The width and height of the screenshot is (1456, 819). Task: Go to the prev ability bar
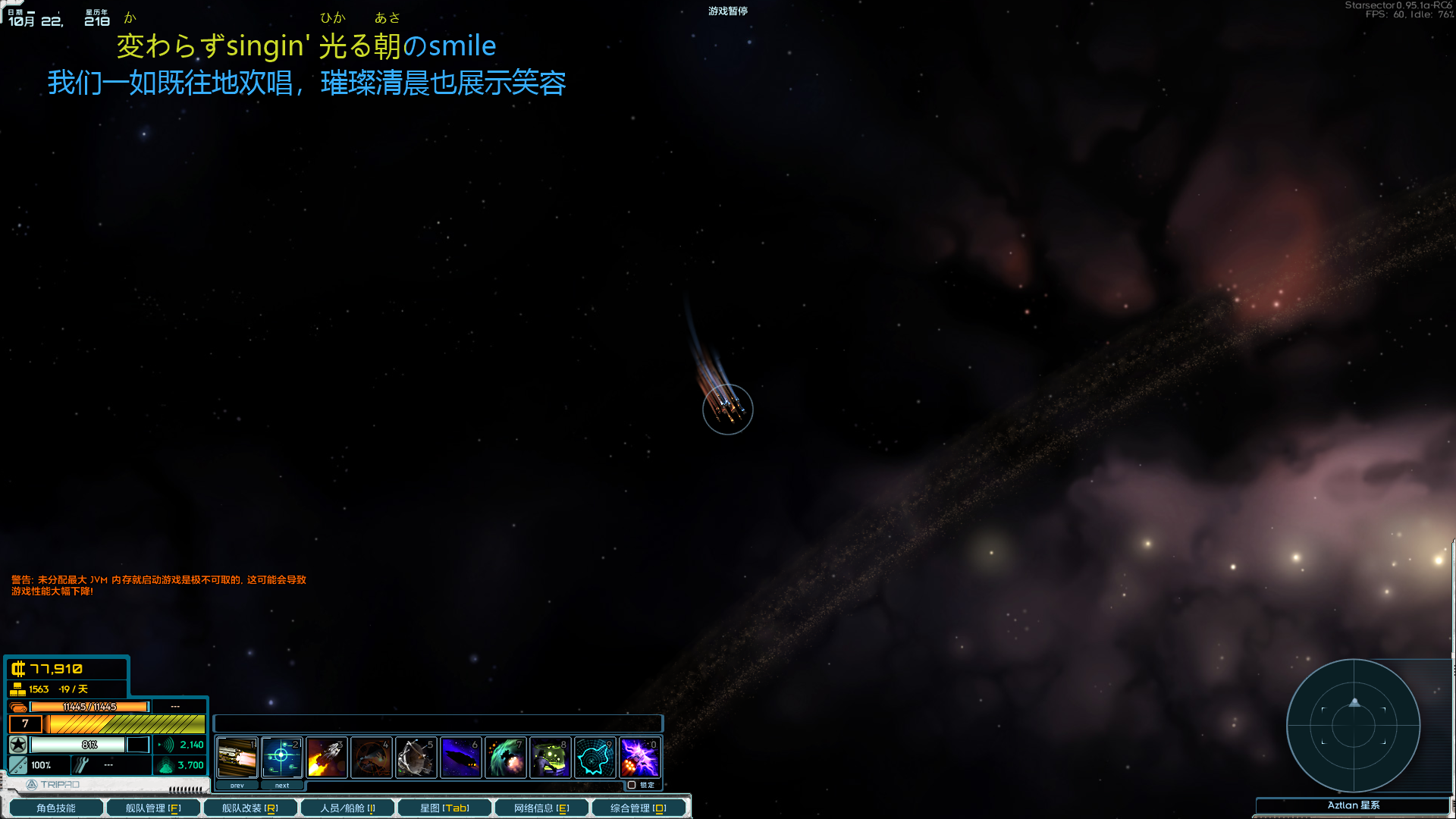tap(237, 786)
